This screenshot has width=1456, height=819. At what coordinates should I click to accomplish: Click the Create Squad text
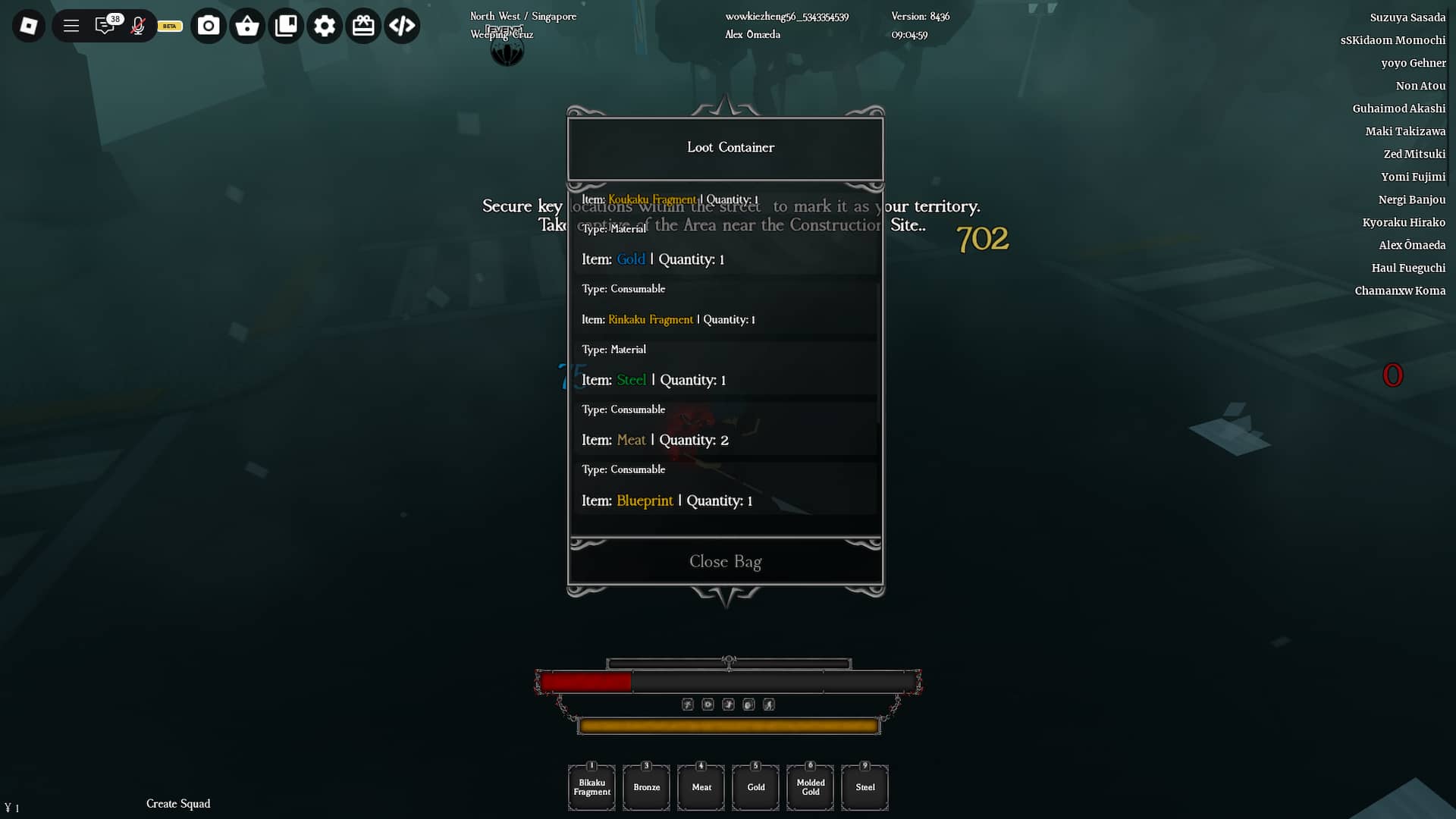coord(178,804)
